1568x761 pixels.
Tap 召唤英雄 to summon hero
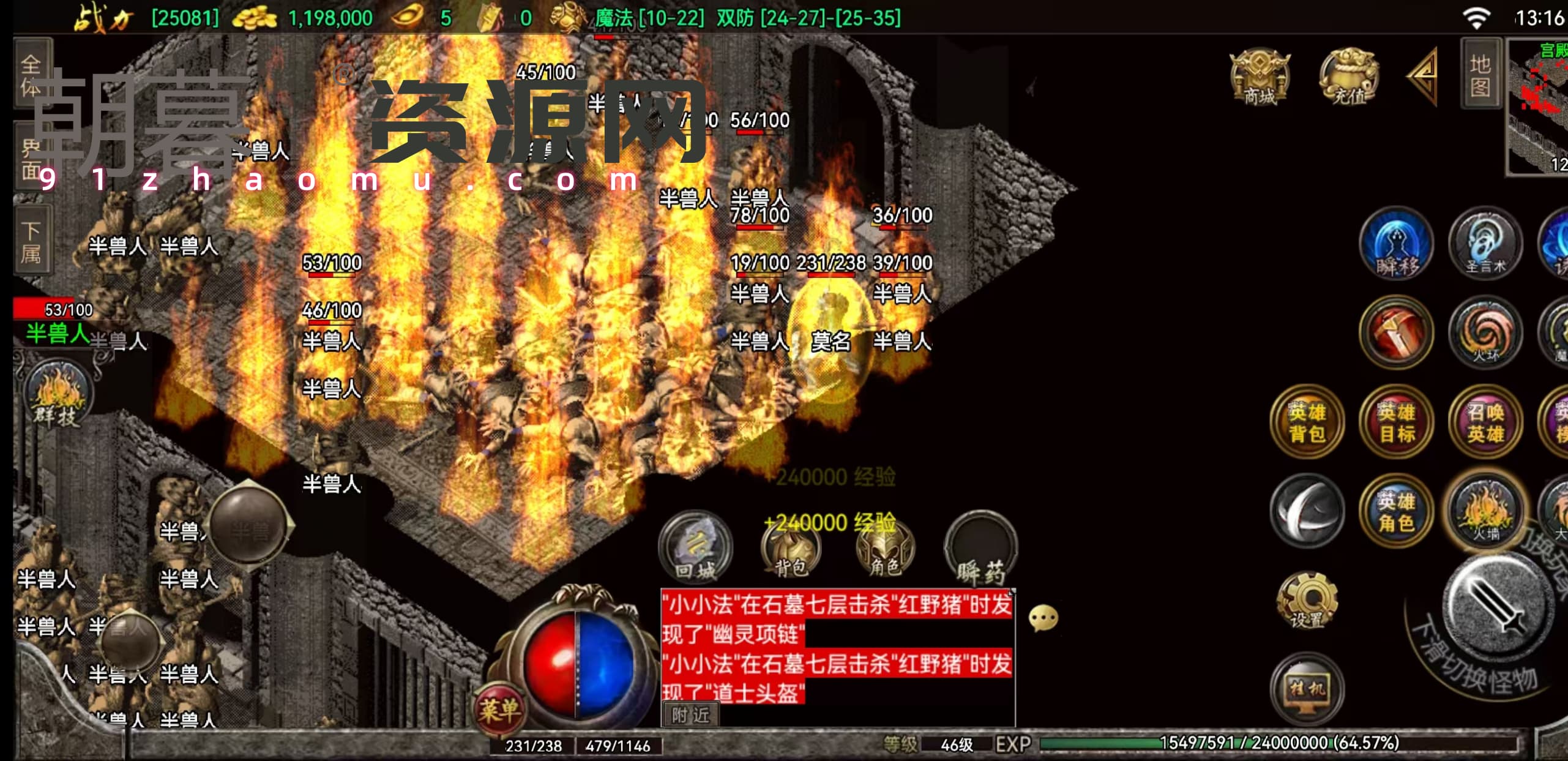click(1485, 422)
